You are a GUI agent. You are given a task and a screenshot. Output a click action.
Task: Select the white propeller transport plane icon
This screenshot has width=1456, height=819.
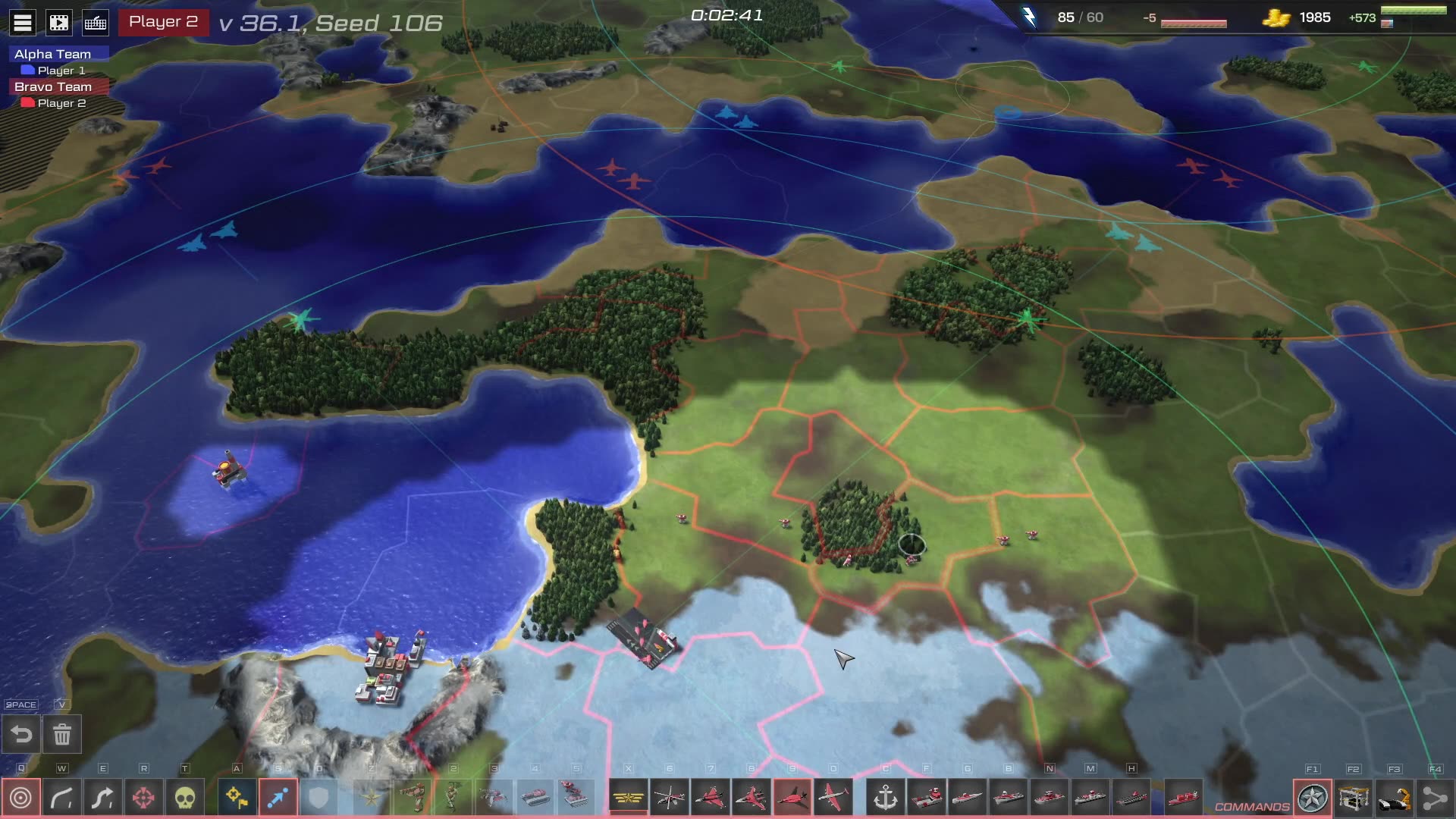833,798
